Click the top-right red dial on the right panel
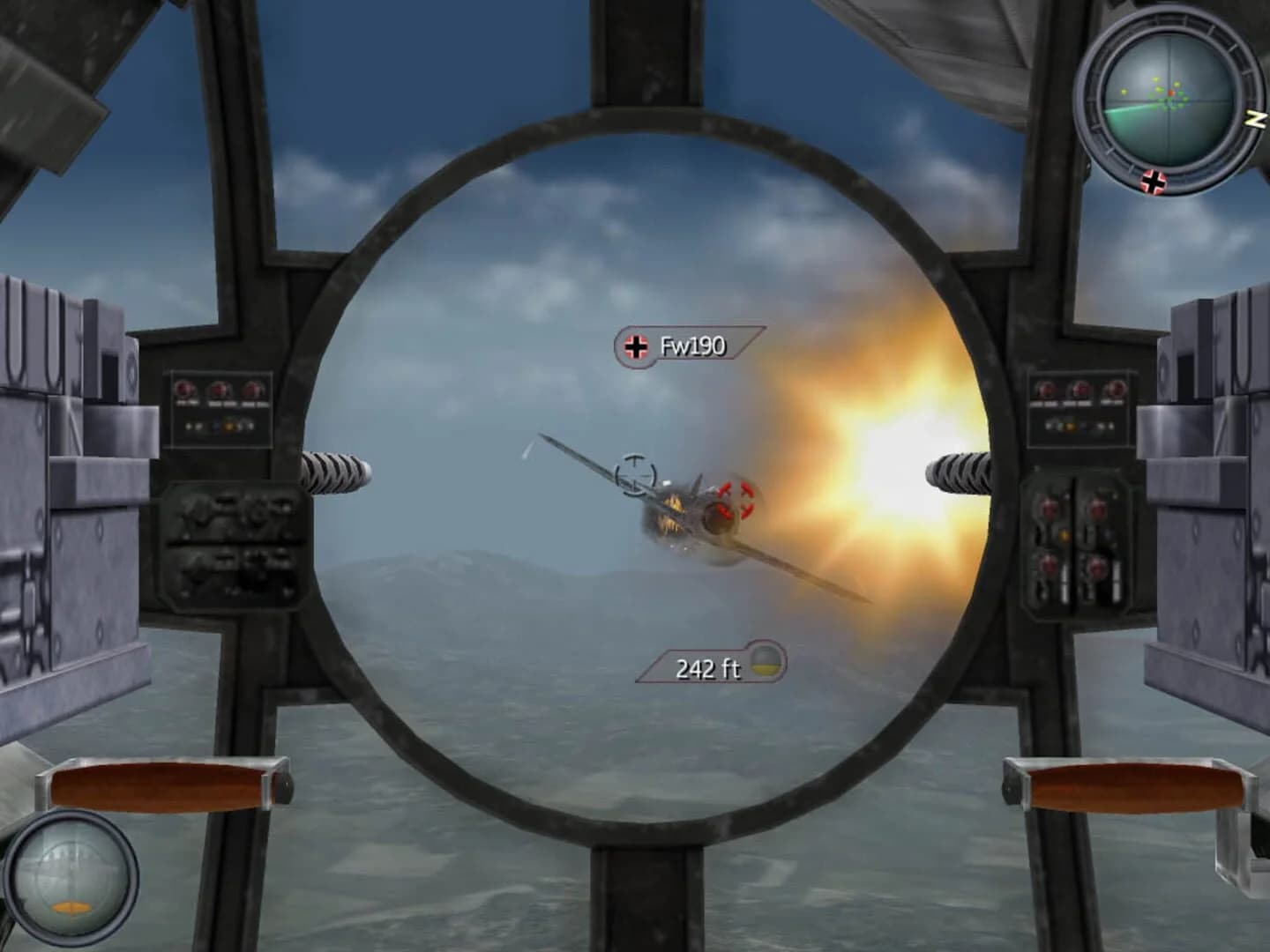Image resolution: width=1270 pixels, height=952 pixels. point(1115,390)
